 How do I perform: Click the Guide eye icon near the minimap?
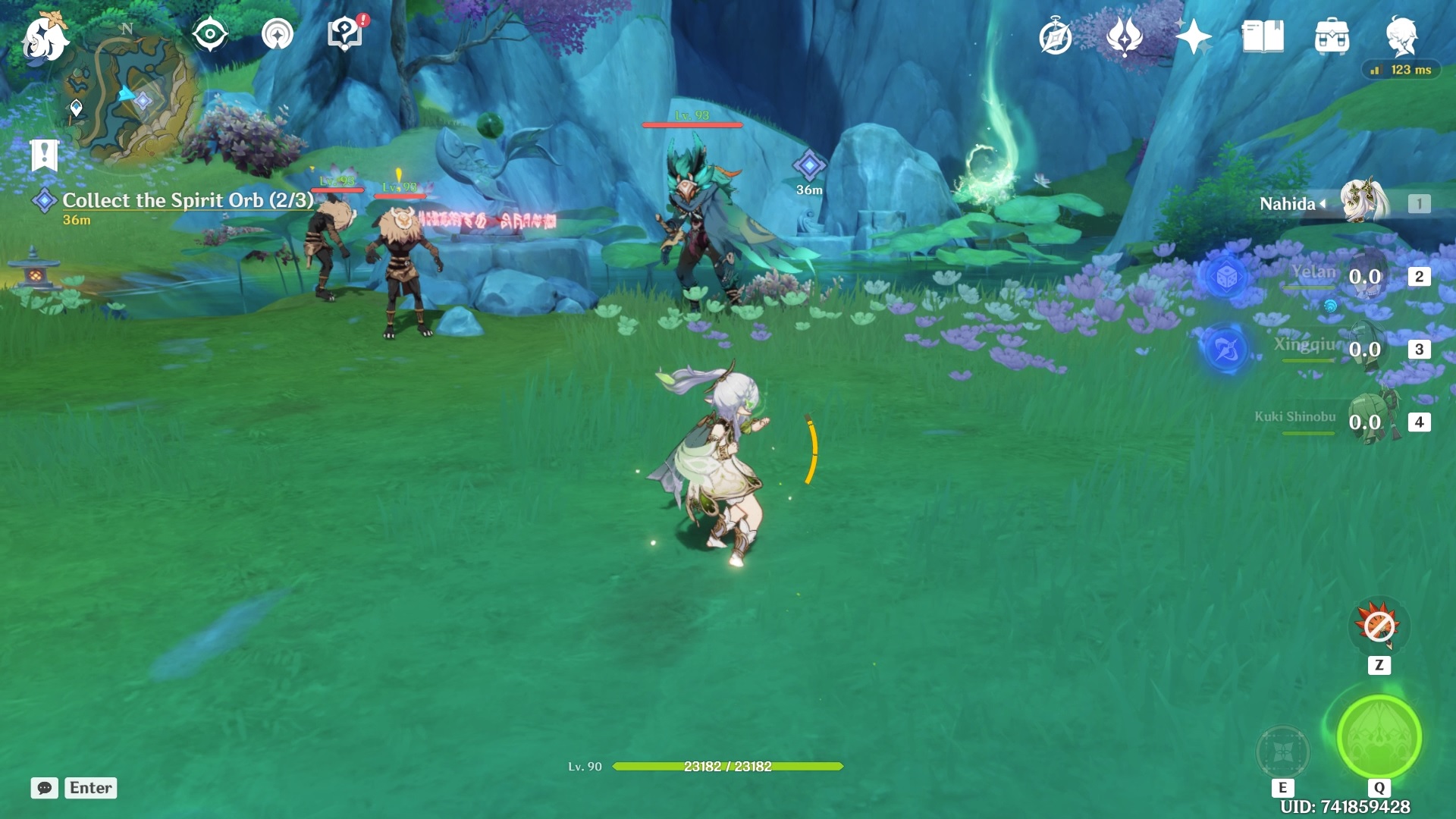(x=211, y=33)
